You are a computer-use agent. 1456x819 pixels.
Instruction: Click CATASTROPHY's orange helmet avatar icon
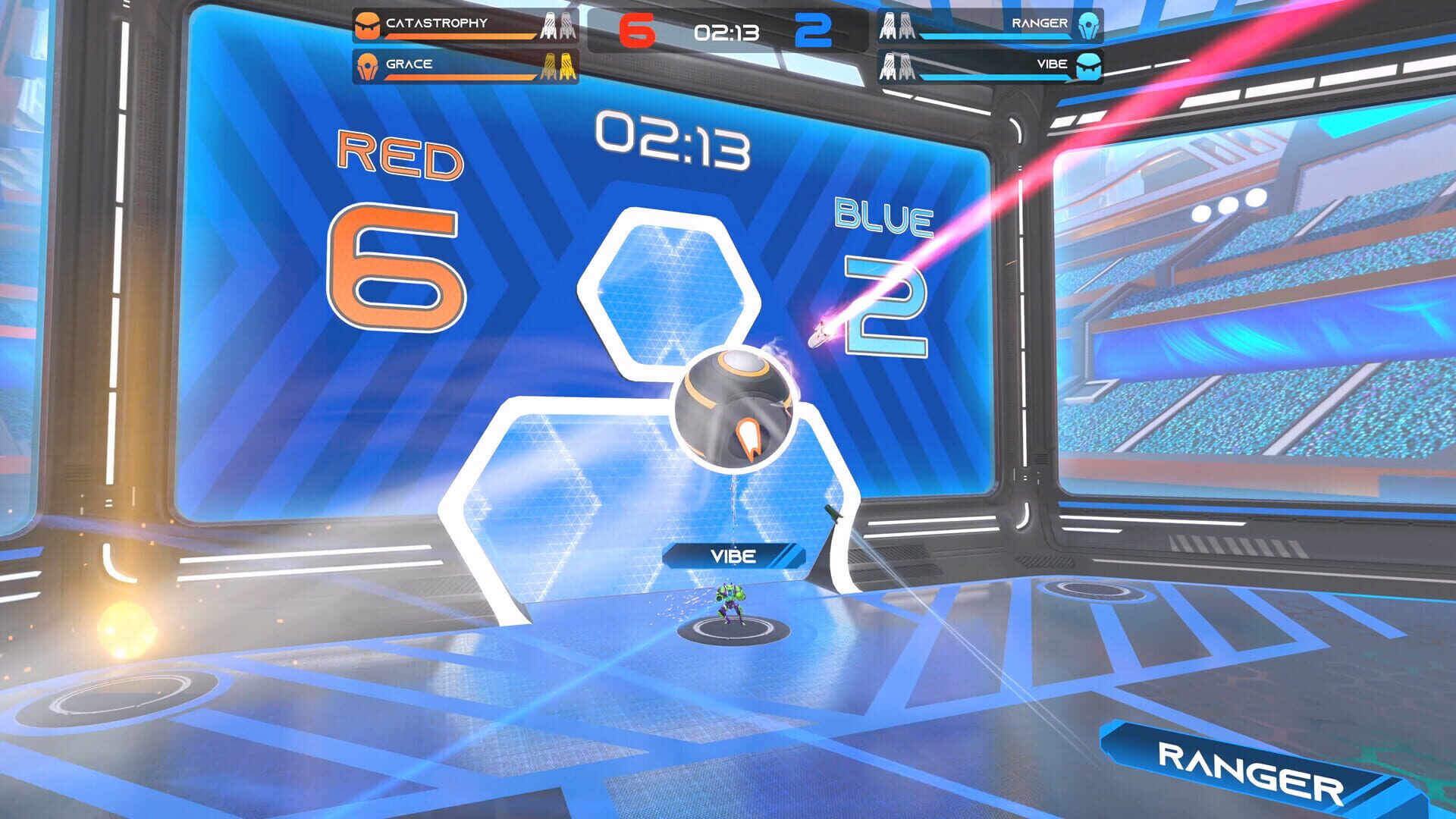[368, 24]
